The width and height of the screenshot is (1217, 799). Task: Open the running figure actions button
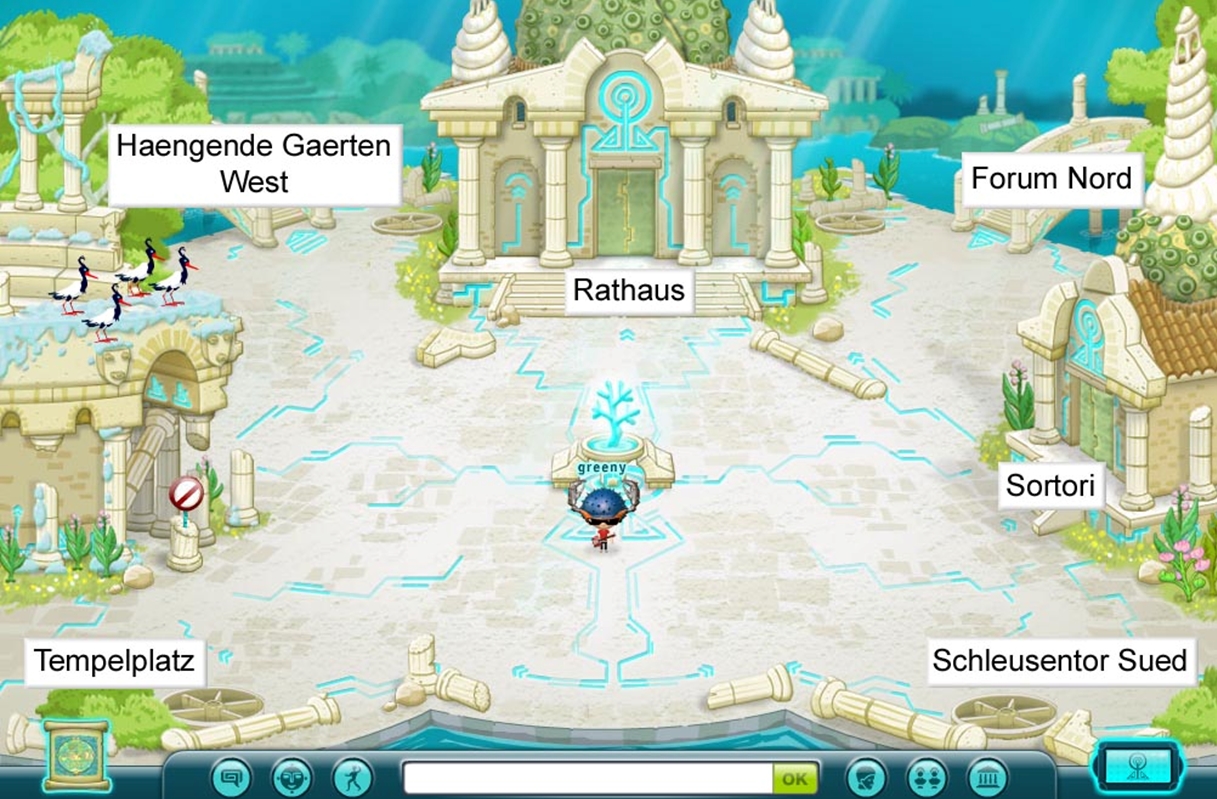(352, 777)
